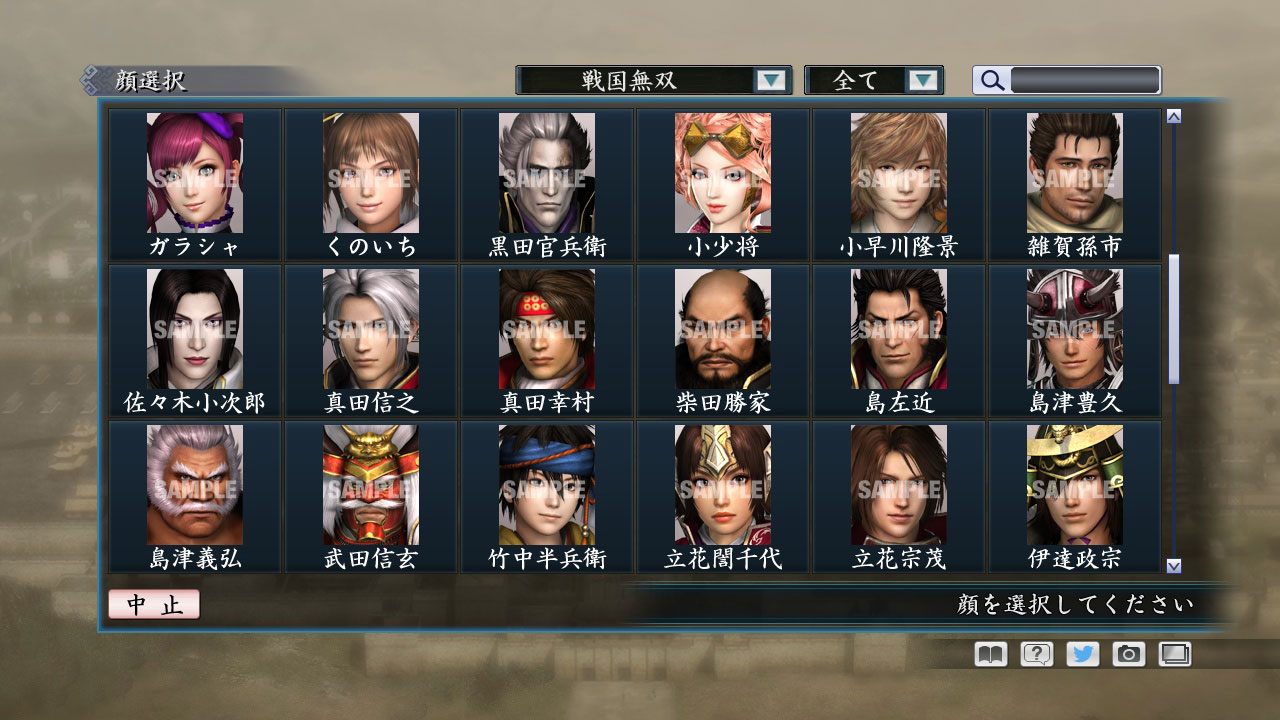Image resolution: width=1280 pixels, height=720 pixels.
Task: Select the ガラシャ face portrait
Action: [195, 173]
